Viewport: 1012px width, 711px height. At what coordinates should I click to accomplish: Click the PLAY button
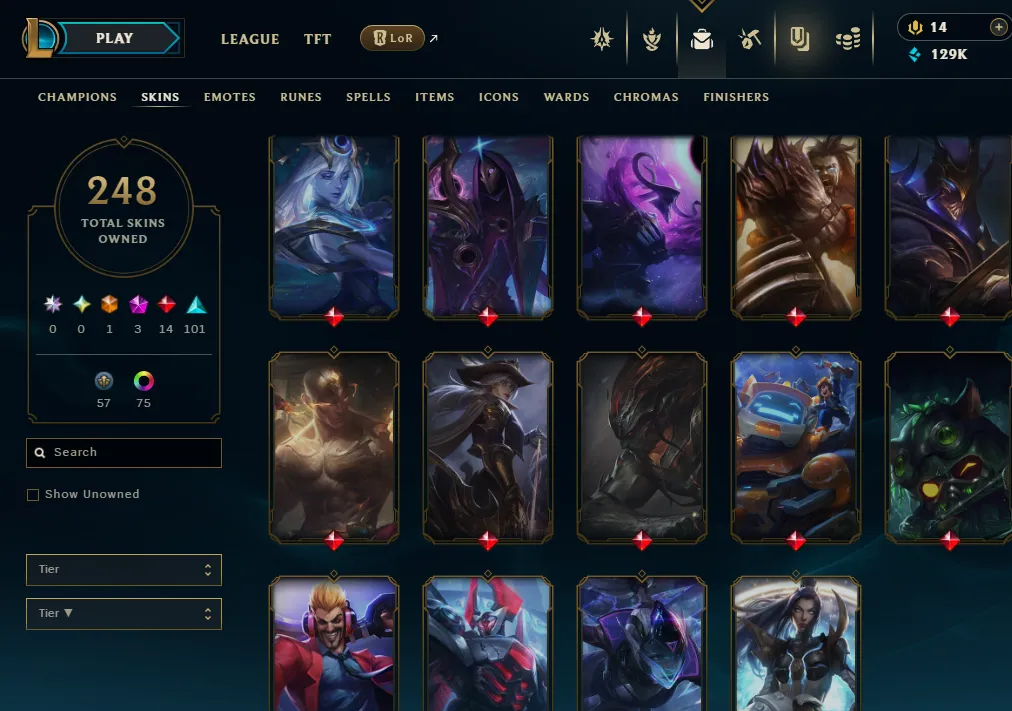115,39
